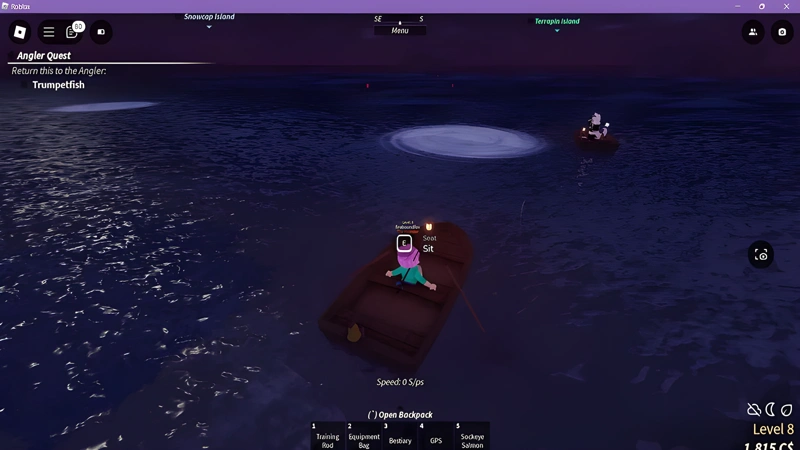Open the Bestiary hotbar slot

400,437
